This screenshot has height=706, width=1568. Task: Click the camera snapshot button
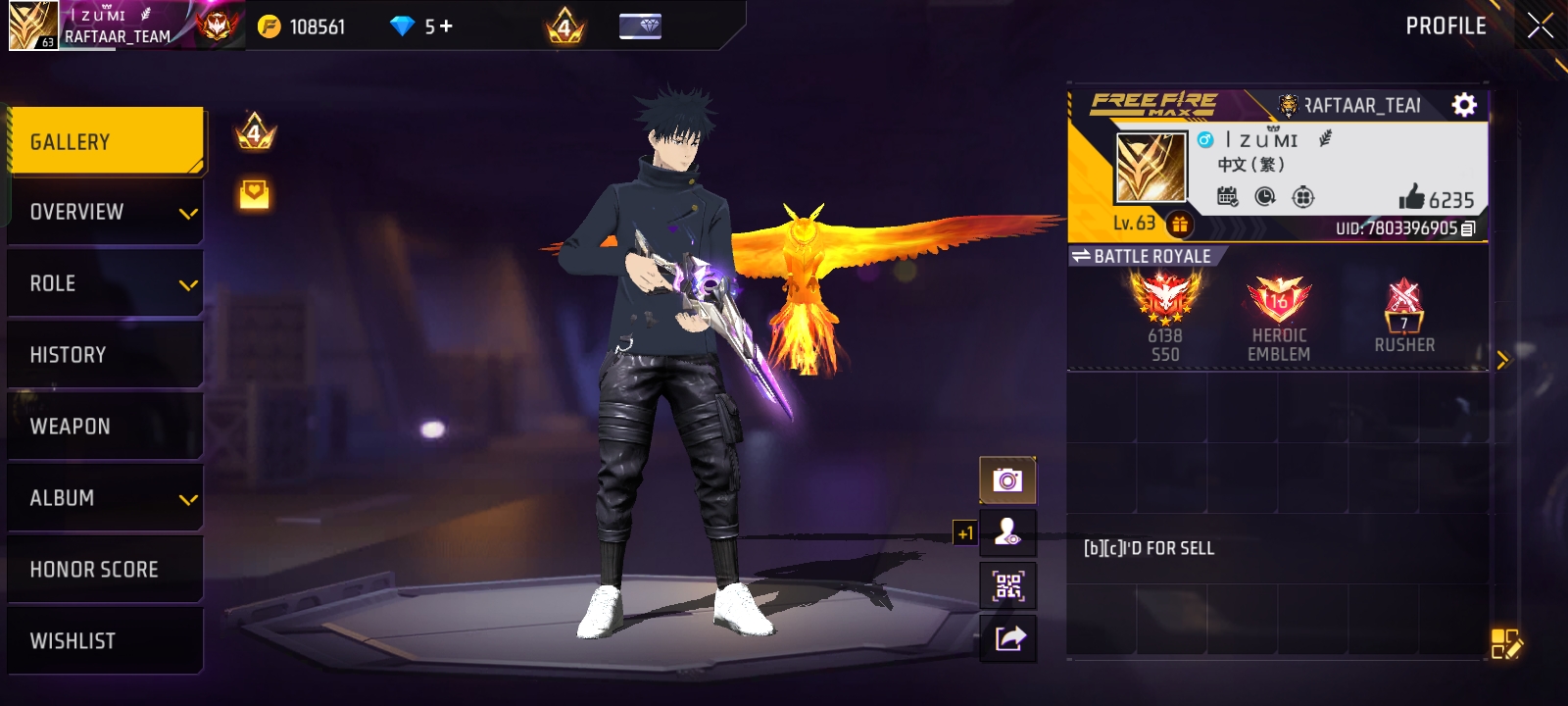(x=1007, y=480)
